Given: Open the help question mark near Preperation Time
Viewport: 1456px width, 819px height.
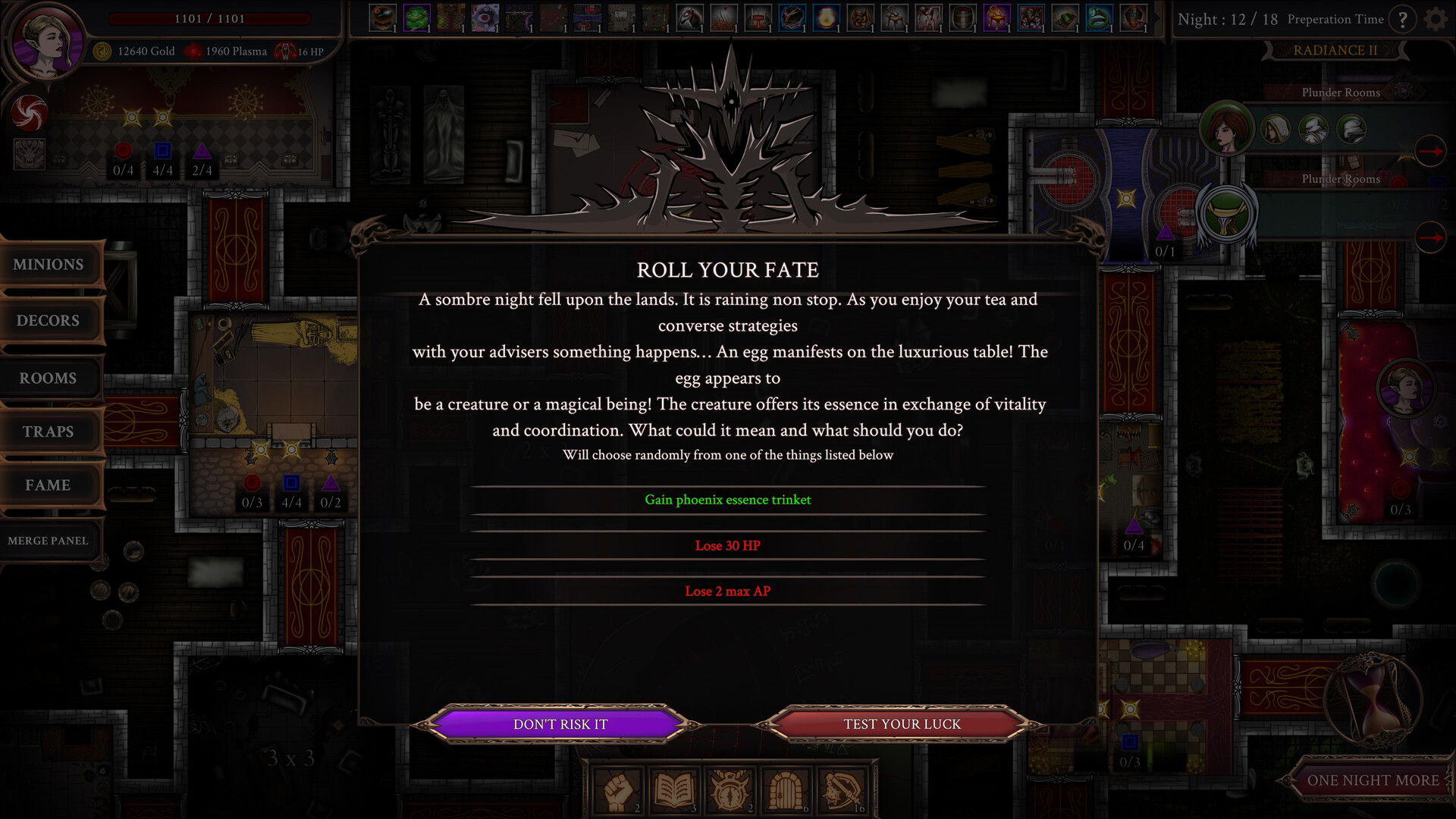Looking at the screenshot, I should (1404, 20).
